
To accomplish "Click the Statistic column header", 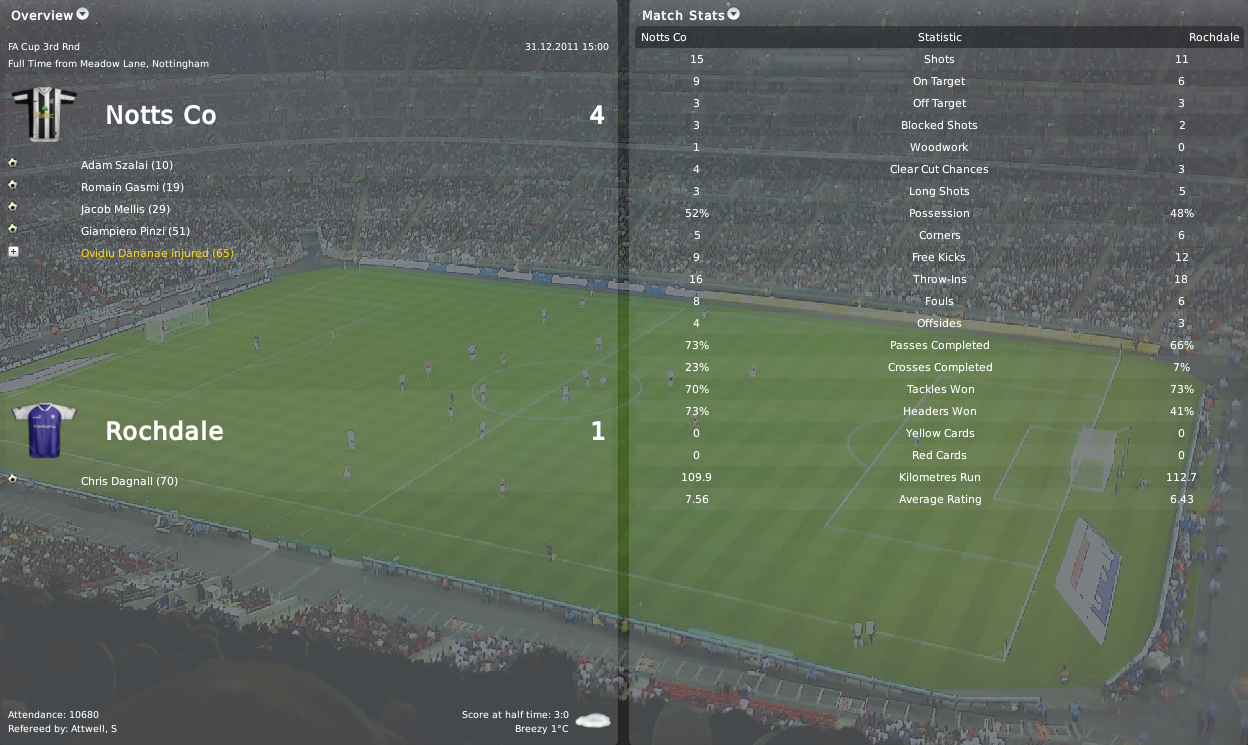I will [x=939, y=38].
